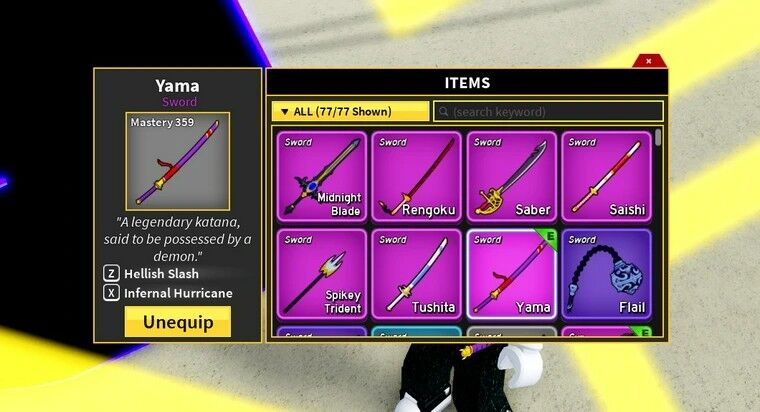Click the Yama preview image

[x=164, y=160]
